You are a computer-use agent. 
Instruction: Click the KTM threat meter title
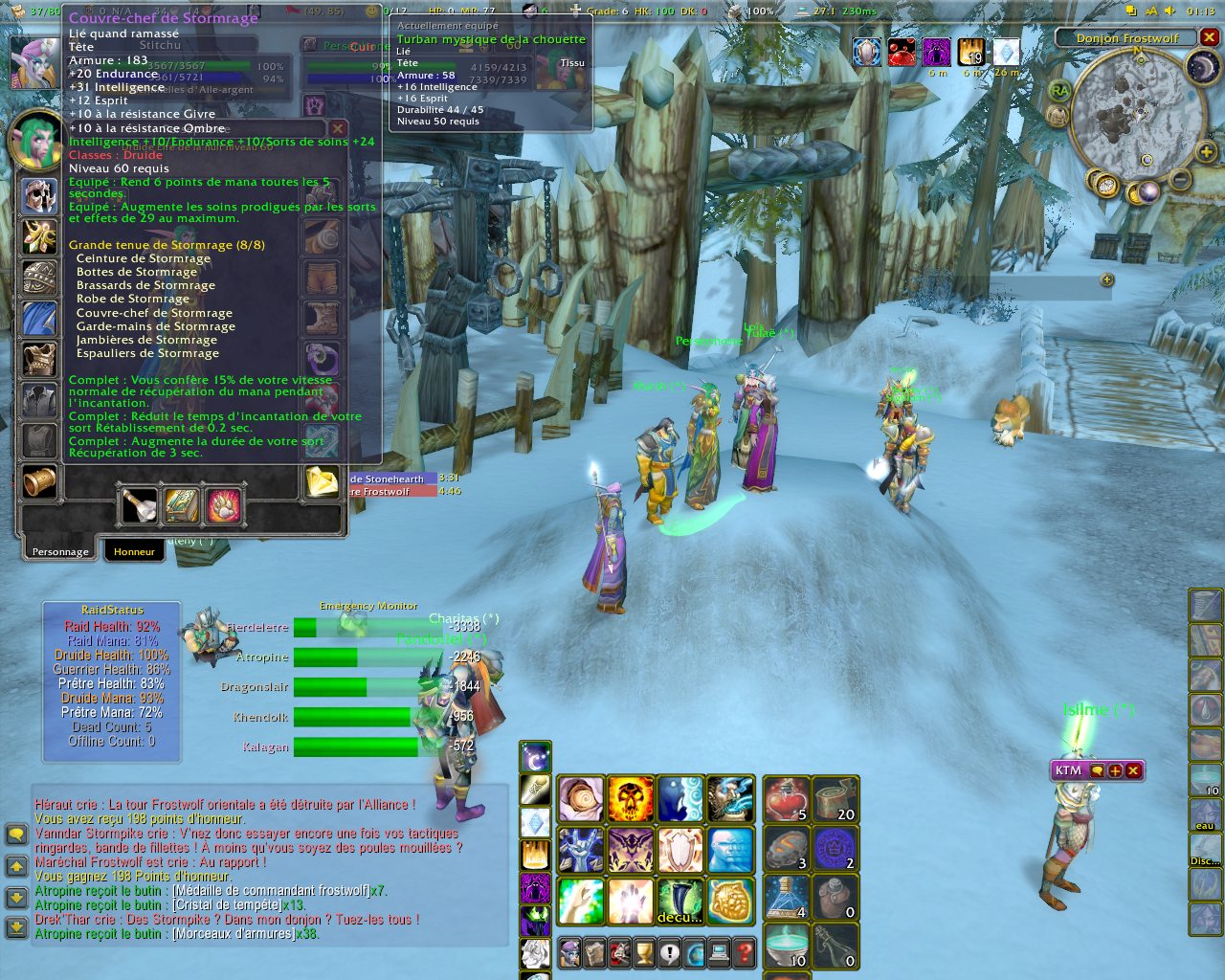tap(1068, 770)
